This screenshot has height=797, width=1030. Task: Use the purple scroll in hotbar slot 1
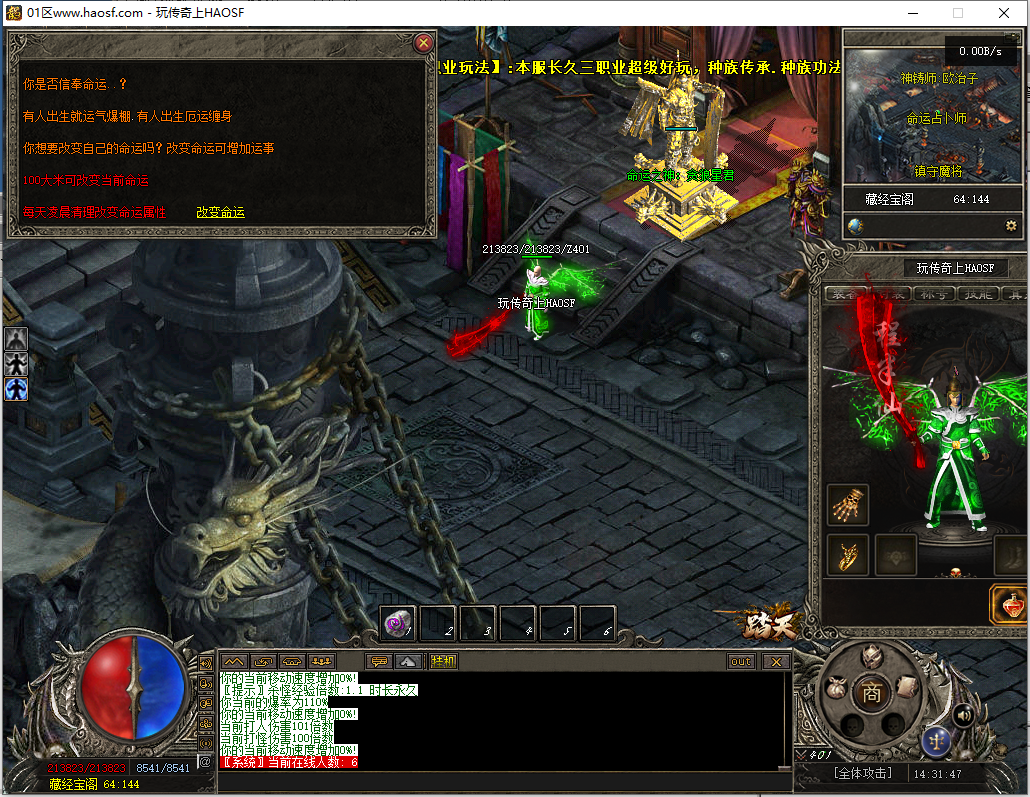(x=398, y=625)
